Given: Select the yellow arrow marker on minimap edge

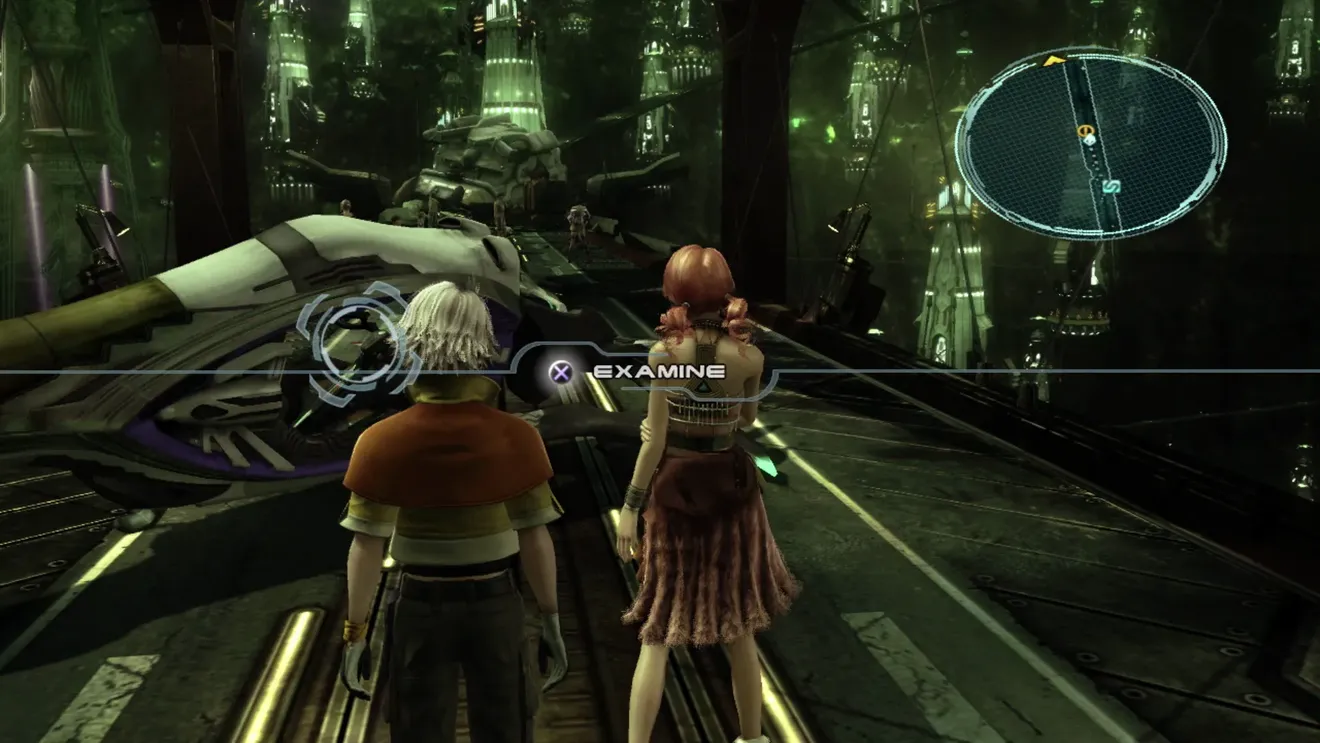Looking at the screenshot, I should point(1052,61).
